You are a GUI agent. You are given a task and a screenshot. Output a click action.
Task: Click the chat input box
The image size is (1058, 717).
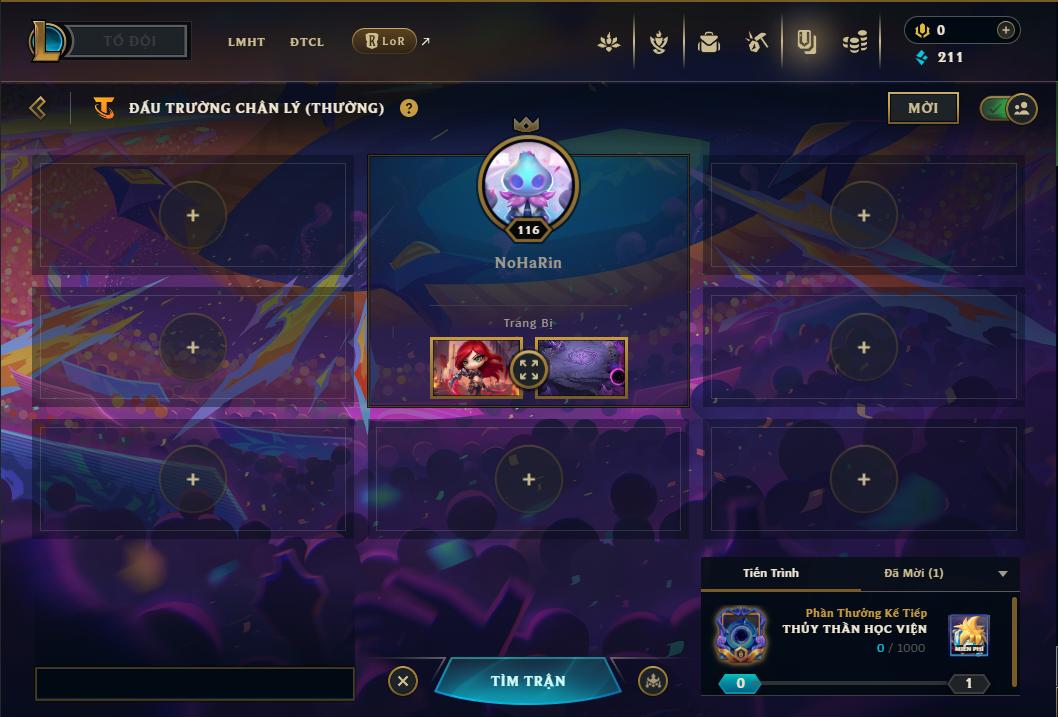tap(195, 684)
